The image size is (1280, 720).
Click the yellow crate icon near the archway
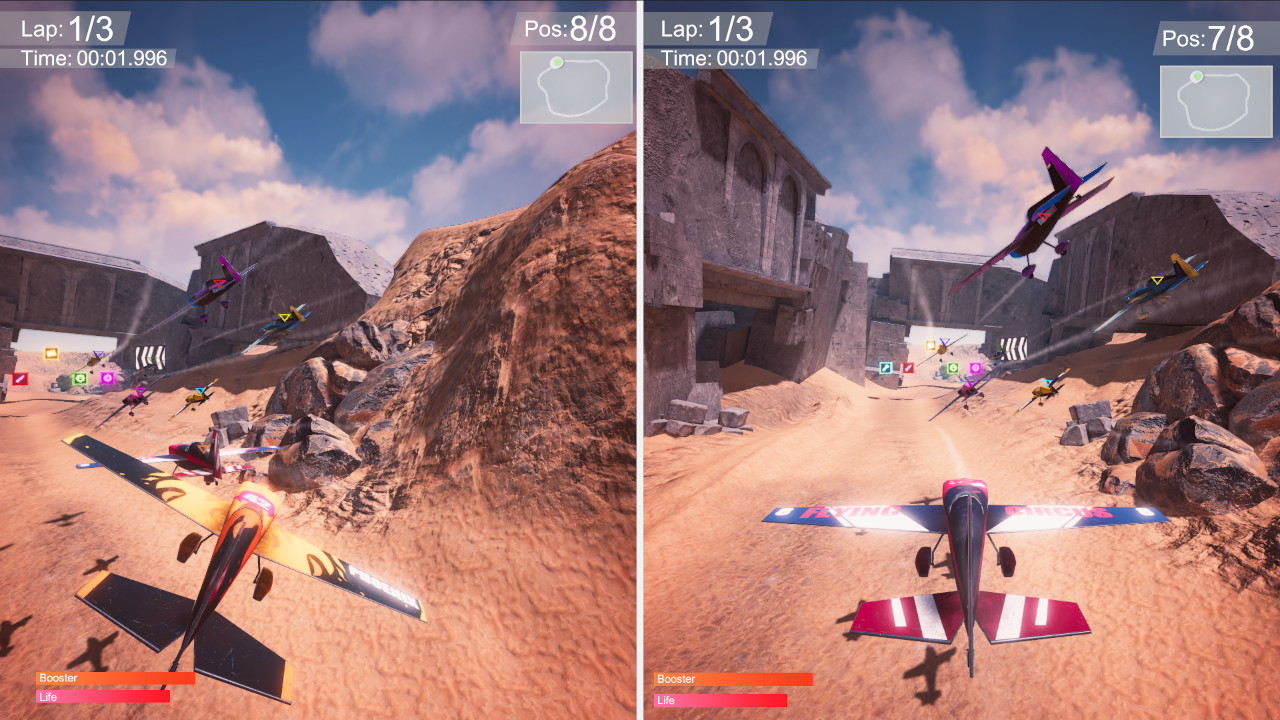tap(930, 345)
